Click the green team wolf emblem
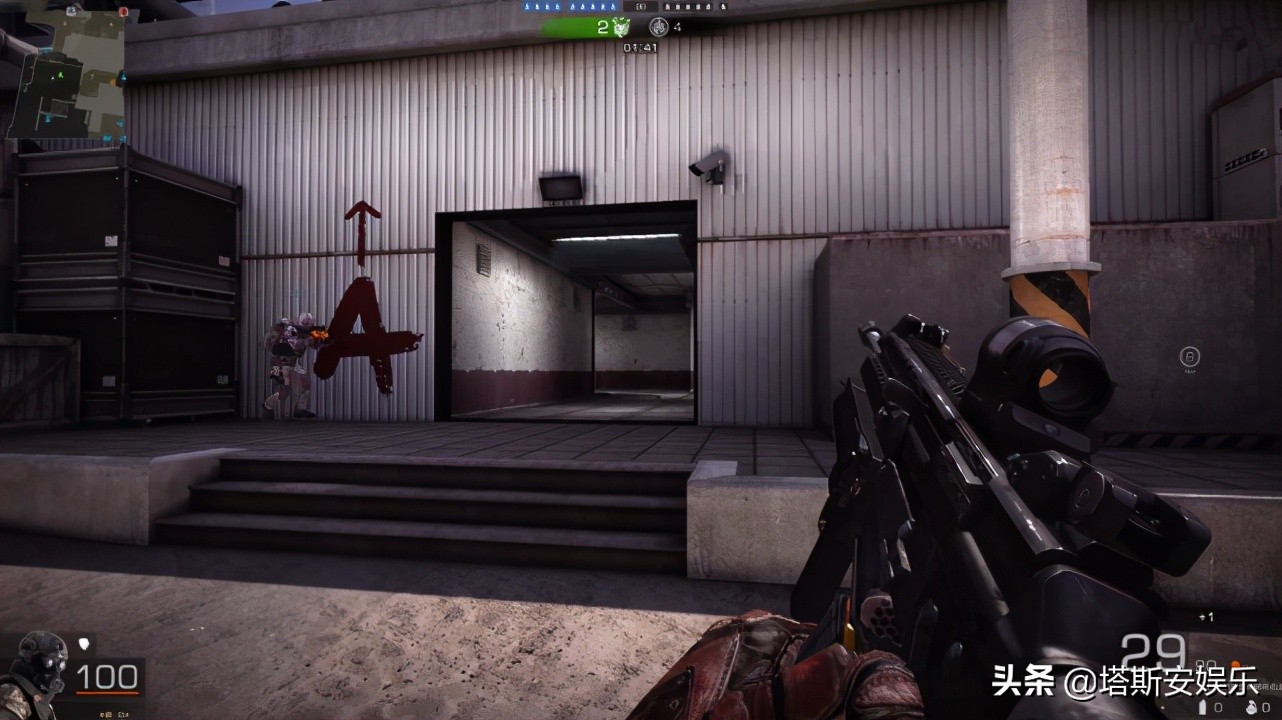 click(621, 27)
